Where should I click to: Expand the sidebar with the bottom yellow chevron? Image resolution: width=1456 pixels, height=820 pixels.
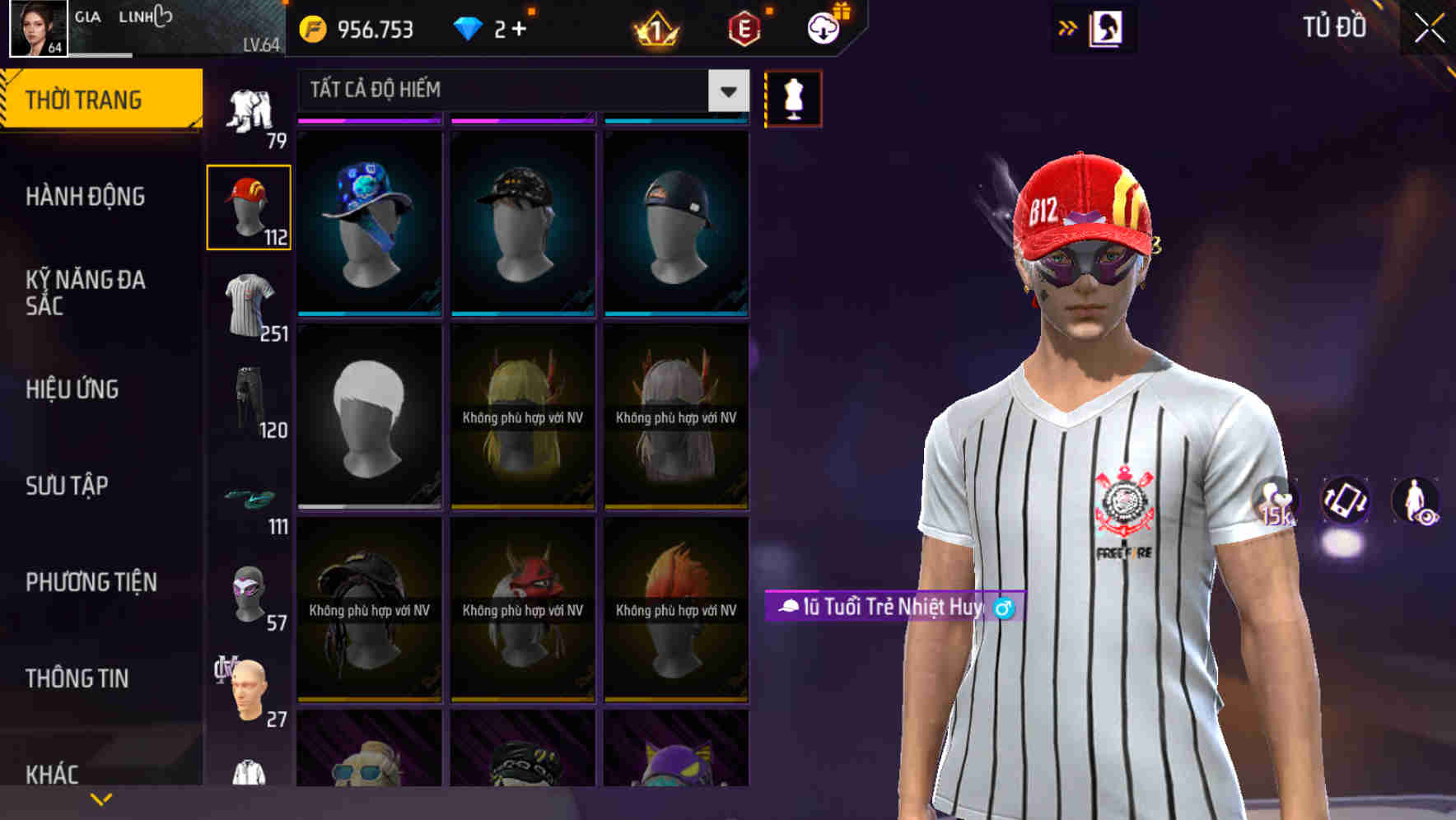[x=100, y=797]
